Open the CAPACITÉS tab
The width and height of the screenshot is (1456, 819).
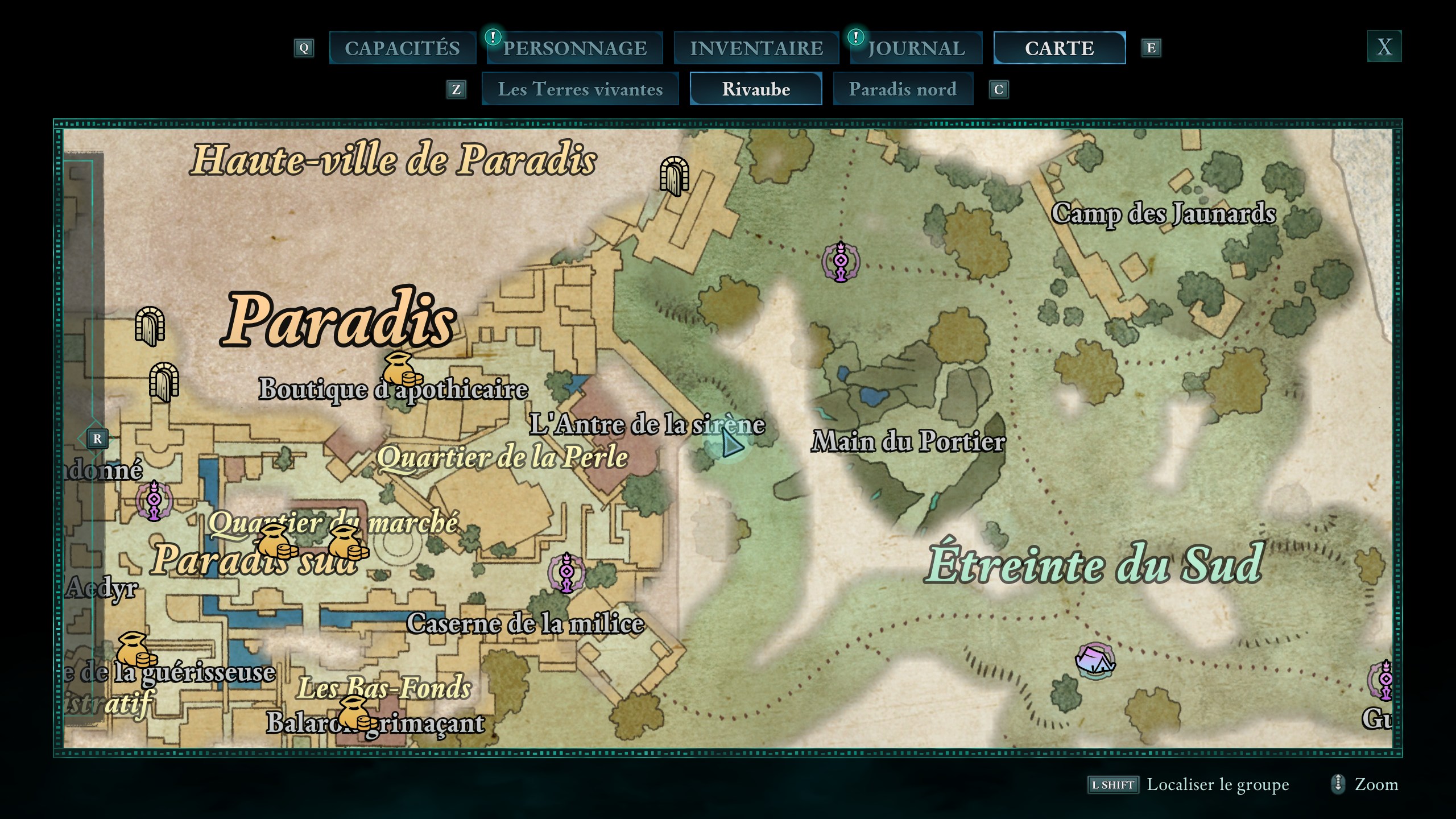click(403, 48)
